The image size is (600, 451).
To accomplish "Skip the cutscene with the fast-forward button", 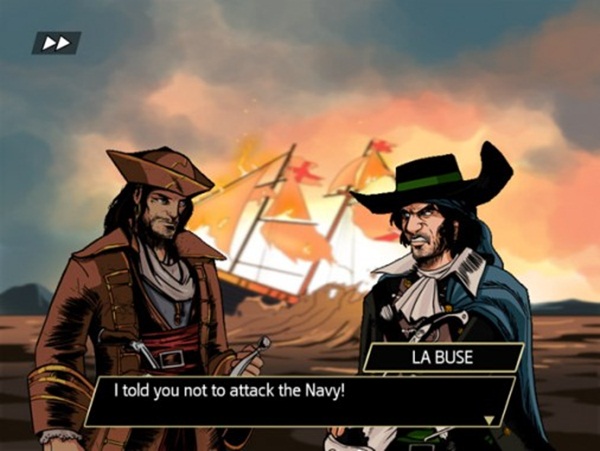I will 56,43.
